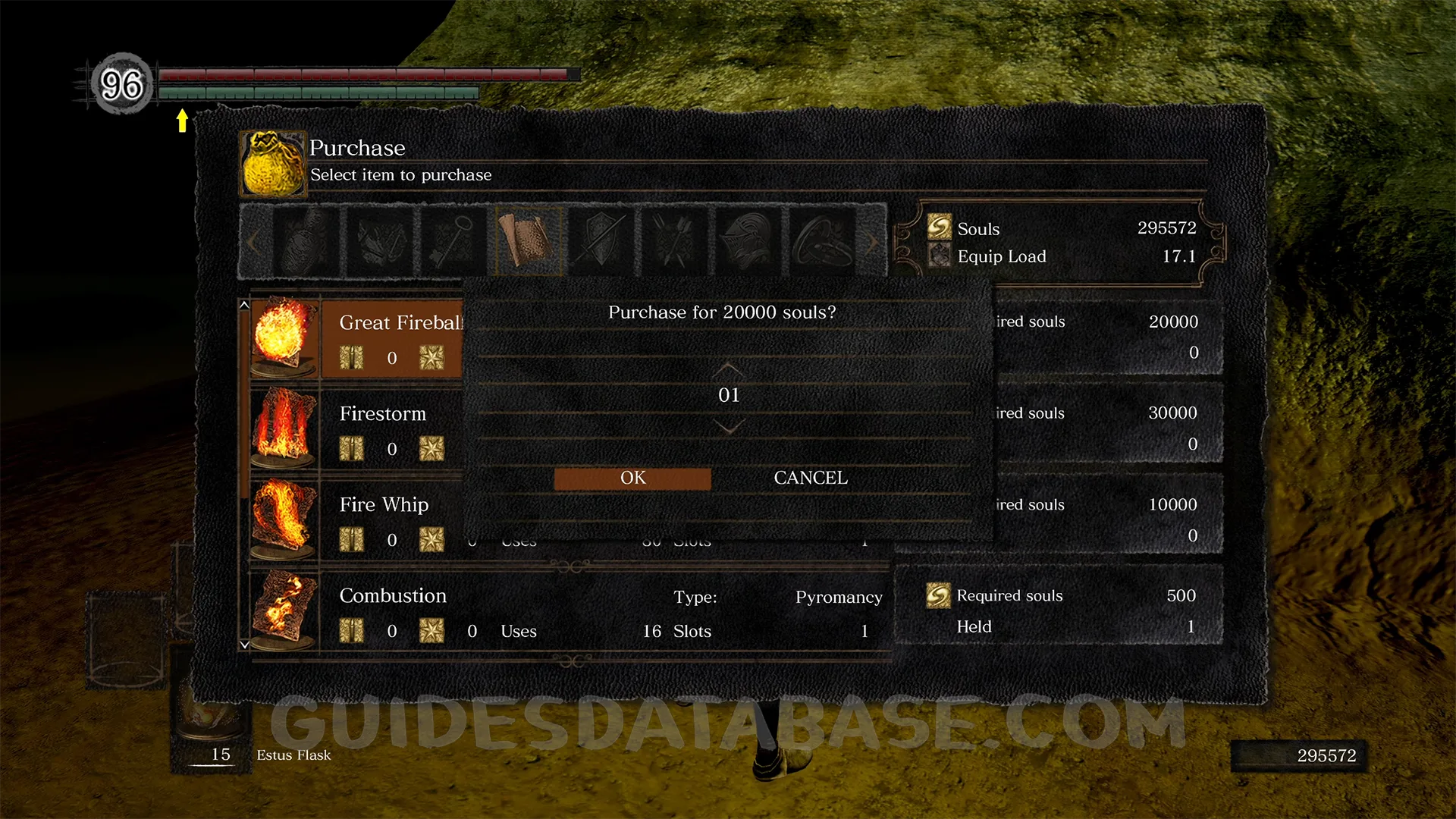This screenshot has height=819, width=1456.
Task: Open the spell scroll category tab
Action: pyautogui.click(x=528, y=241)
